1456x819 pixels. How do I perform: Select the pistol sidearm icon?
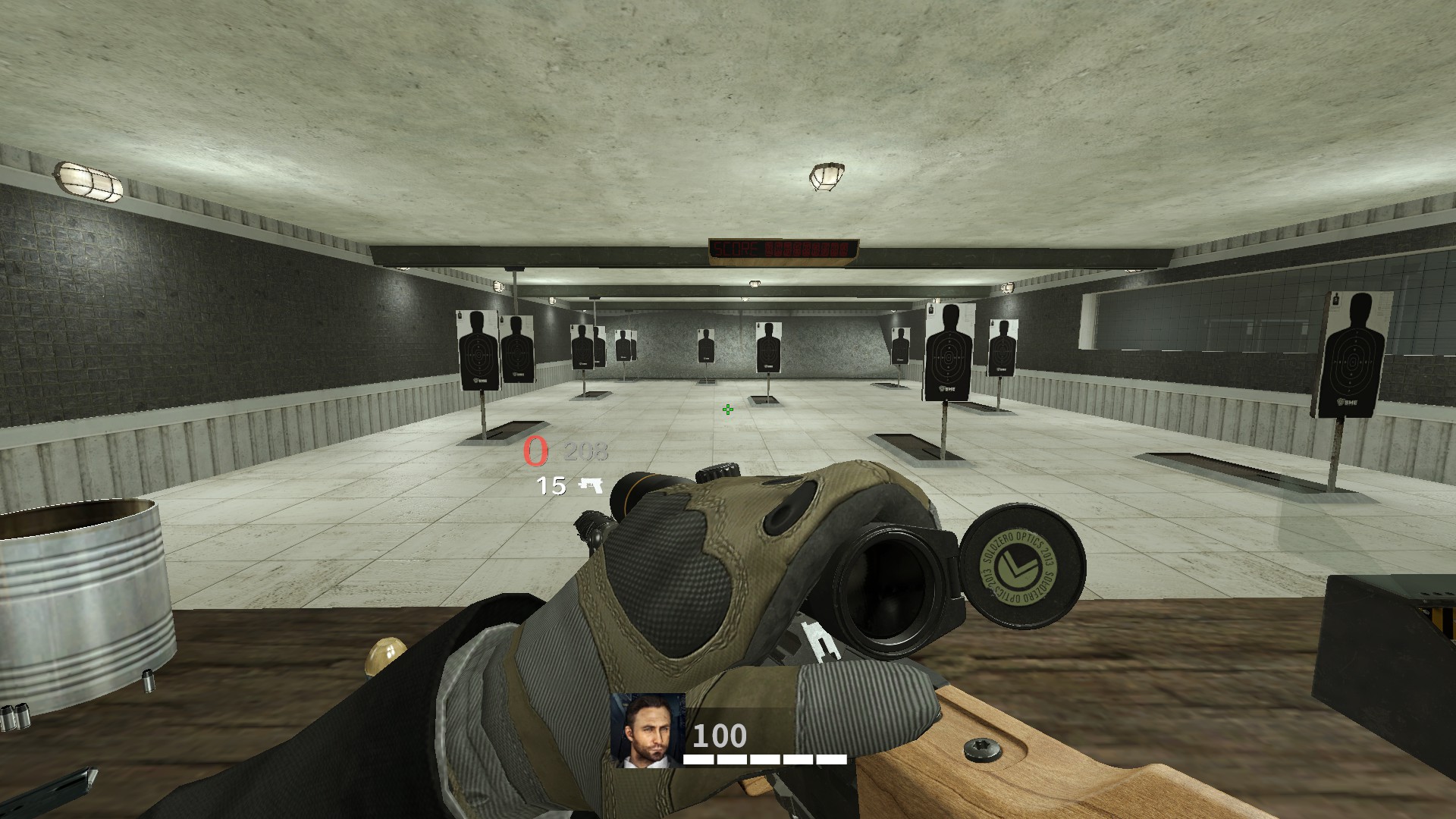(591, 485)
